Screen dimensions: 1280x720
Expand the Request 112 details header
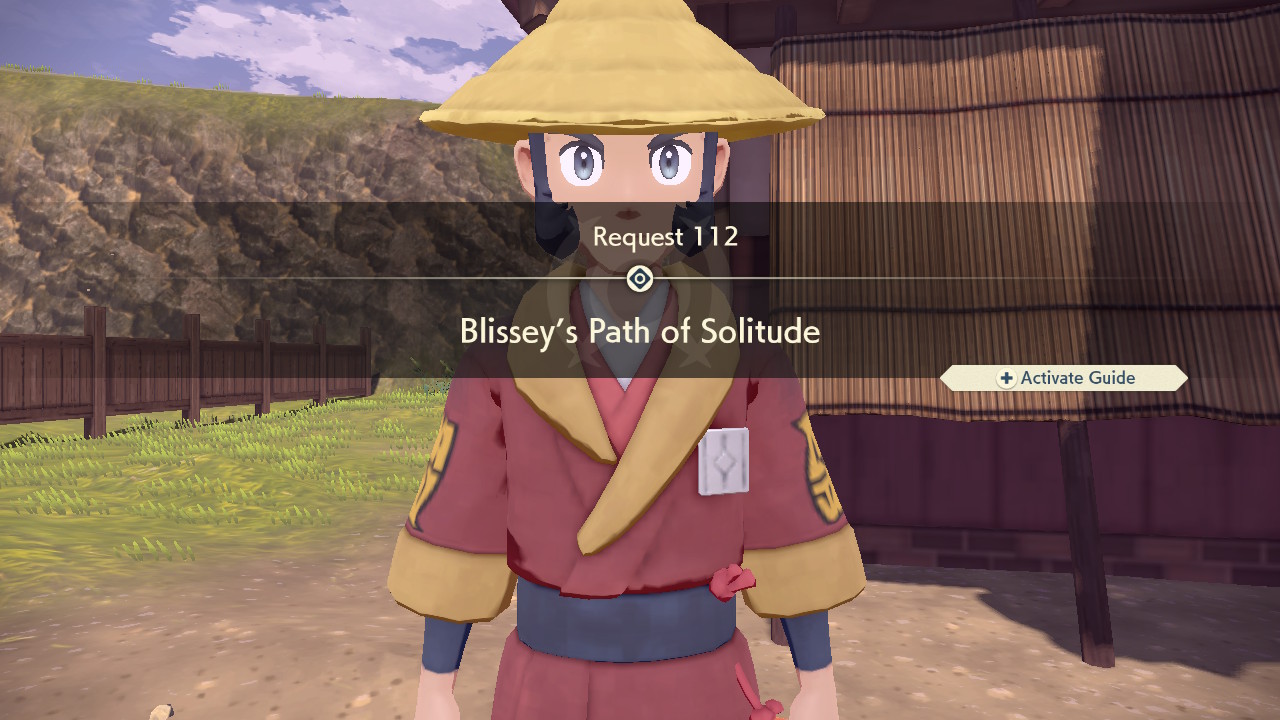(666, 237)
